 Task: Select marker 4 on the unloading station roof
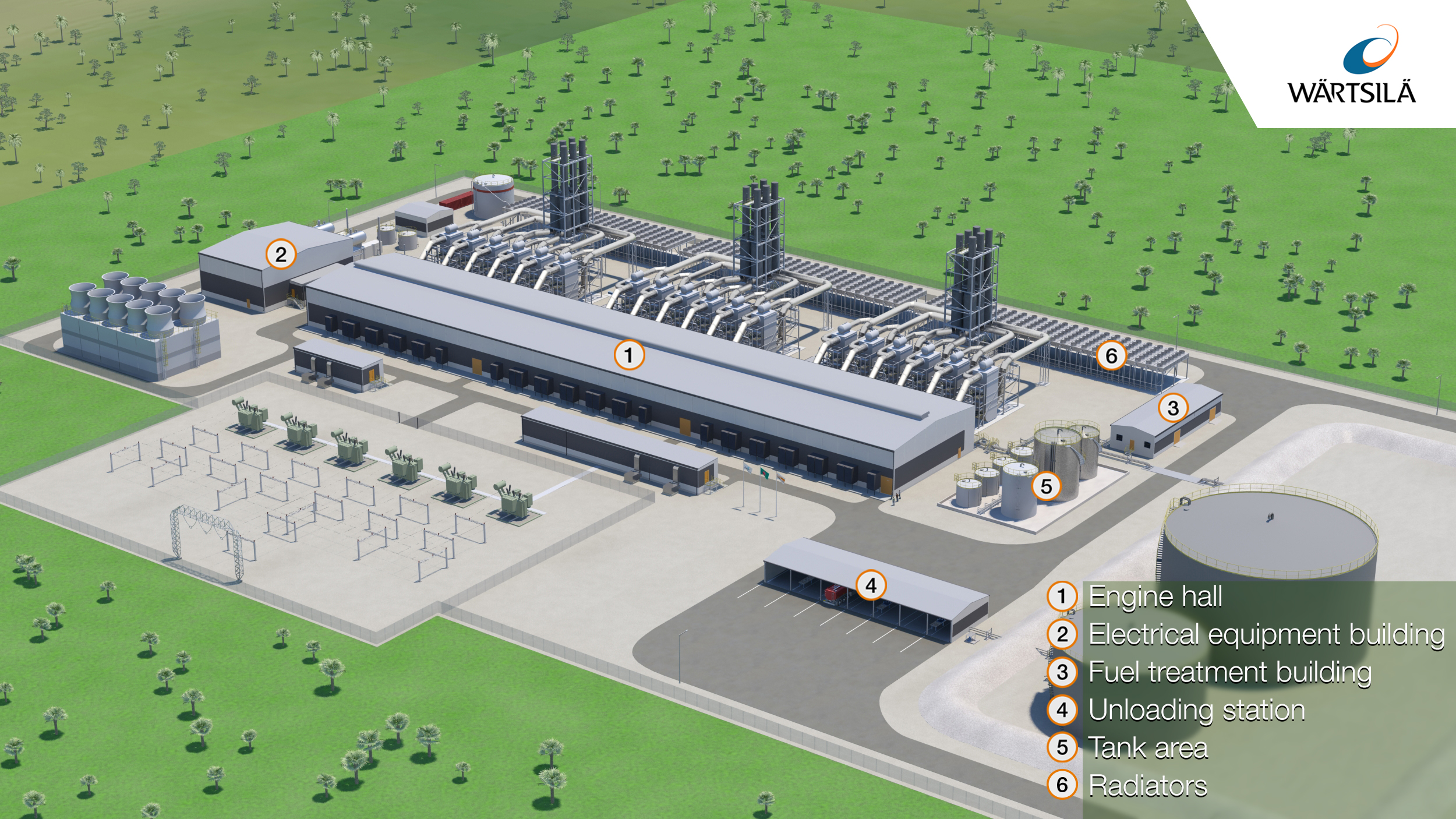click(x=871, y=585)
